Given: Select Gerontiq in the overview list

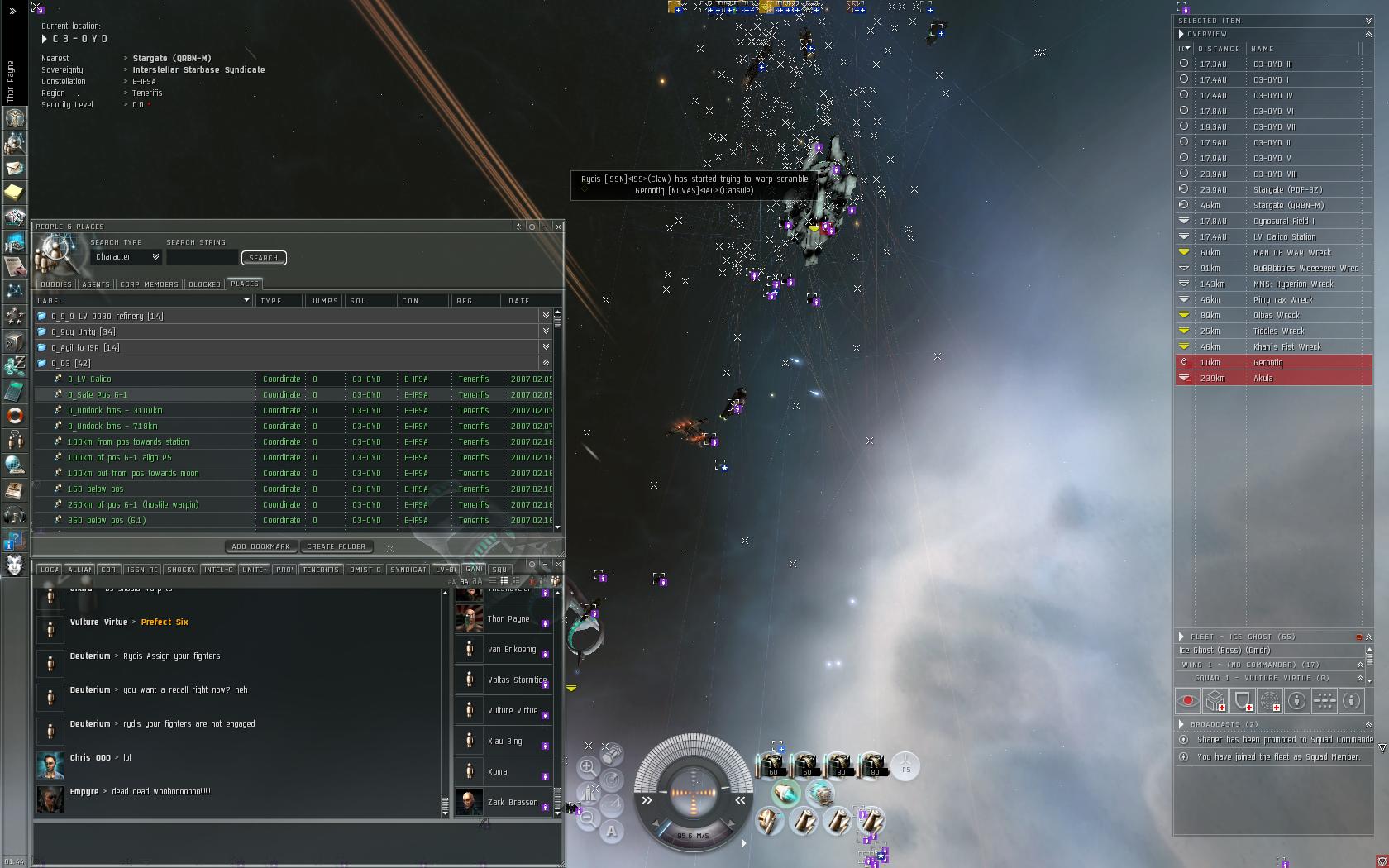Looking at the screenshot, I should pos(1267,362).
